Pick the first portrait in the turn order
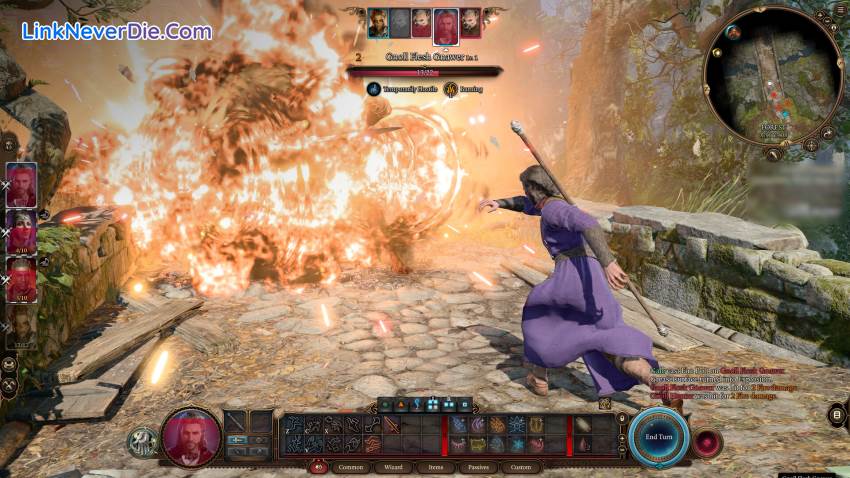Viewport: 850px width, 478px height. [x=377, y=23]
